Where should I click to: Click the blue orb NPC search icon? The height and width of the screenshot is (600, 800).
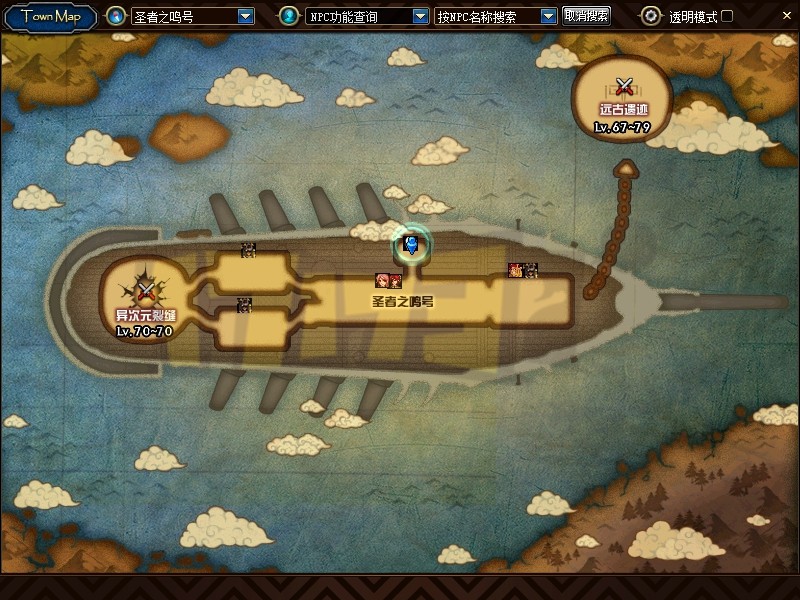coord(288,16)
